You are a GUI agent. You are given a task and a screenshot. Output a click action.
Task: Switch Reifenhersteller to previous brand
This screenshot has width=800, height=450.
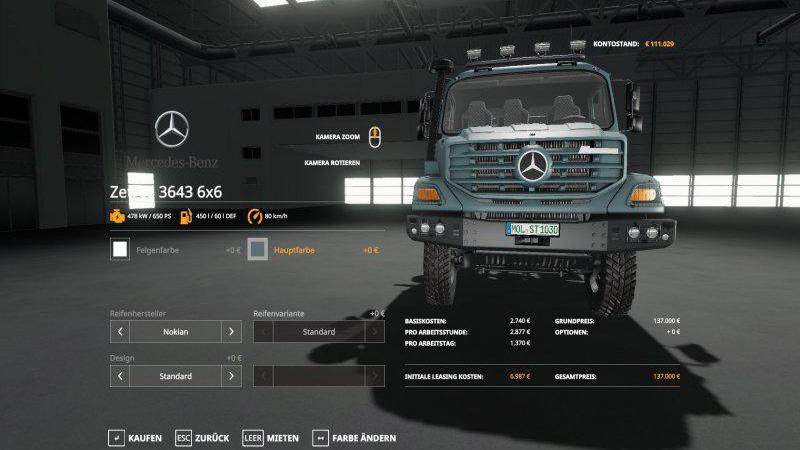click(x=120, y=331)
